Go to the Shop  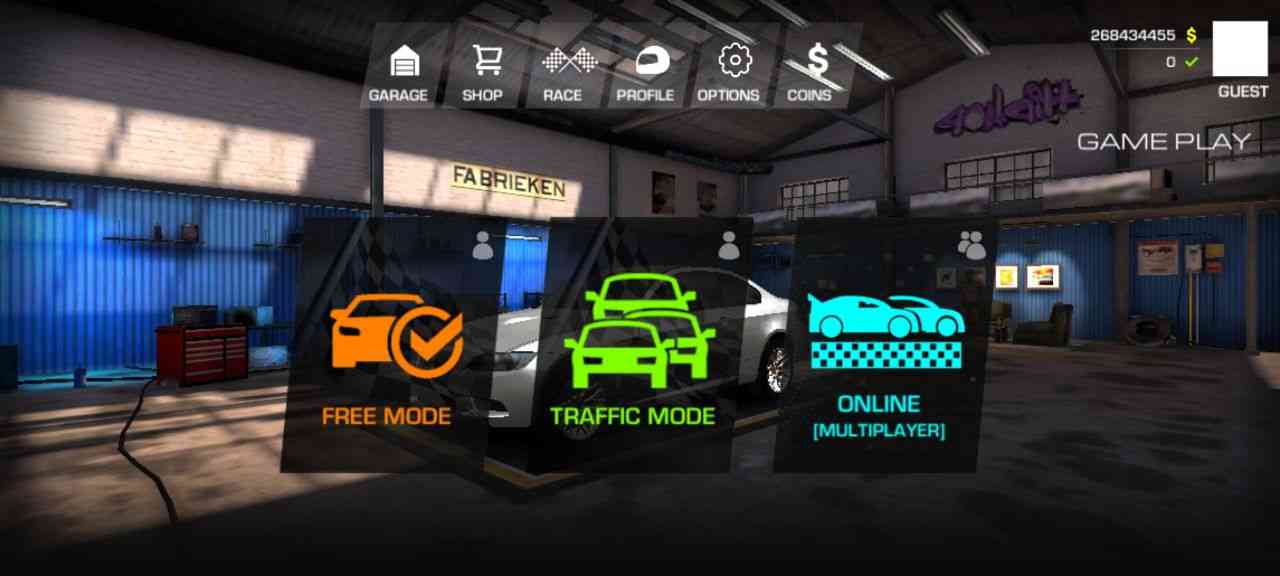point(483,72)
